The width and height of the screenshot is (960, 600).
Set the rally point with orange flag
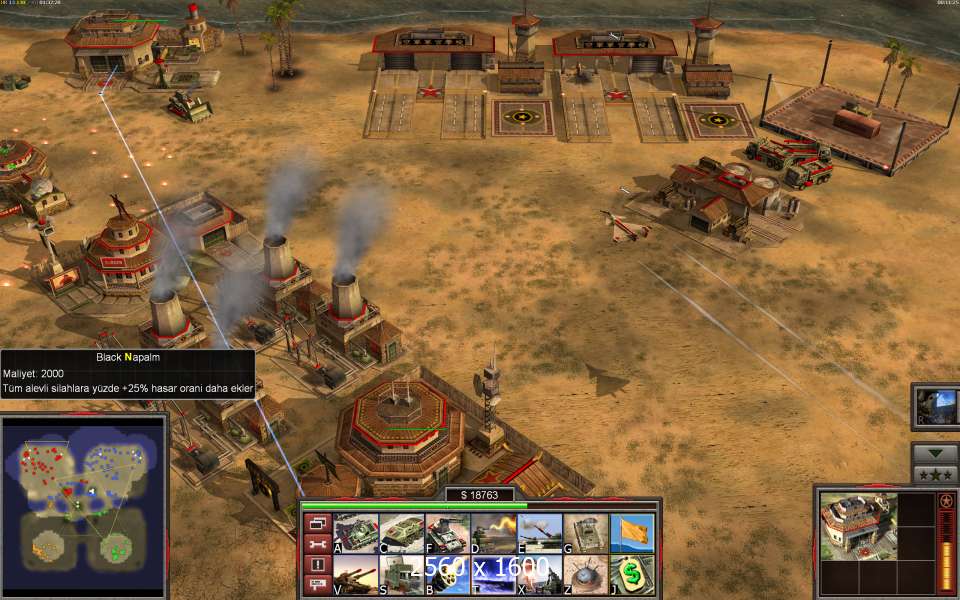[x=632, y=533]
